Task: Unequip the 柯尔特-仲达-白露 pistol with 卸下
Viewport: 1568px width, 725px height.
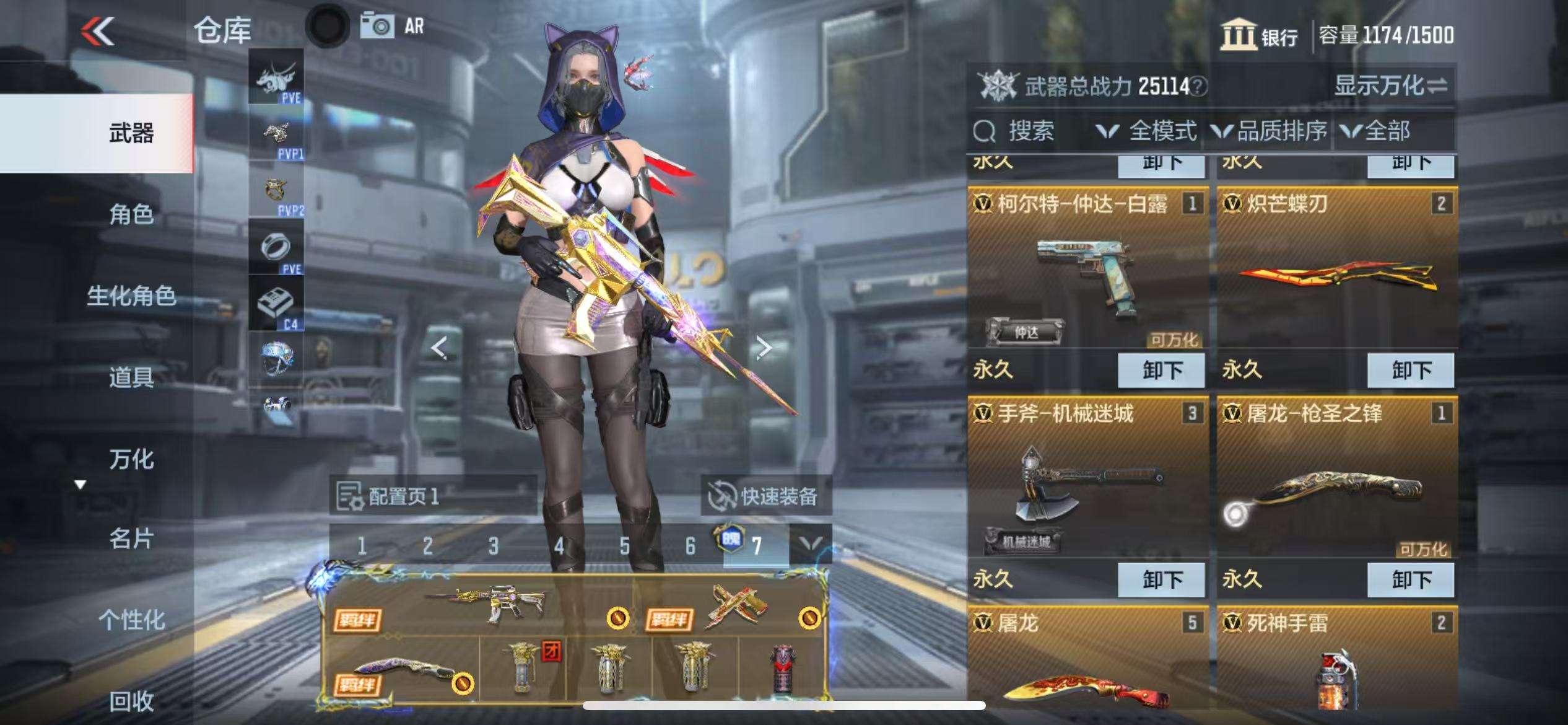Action: pos(1161,371)
